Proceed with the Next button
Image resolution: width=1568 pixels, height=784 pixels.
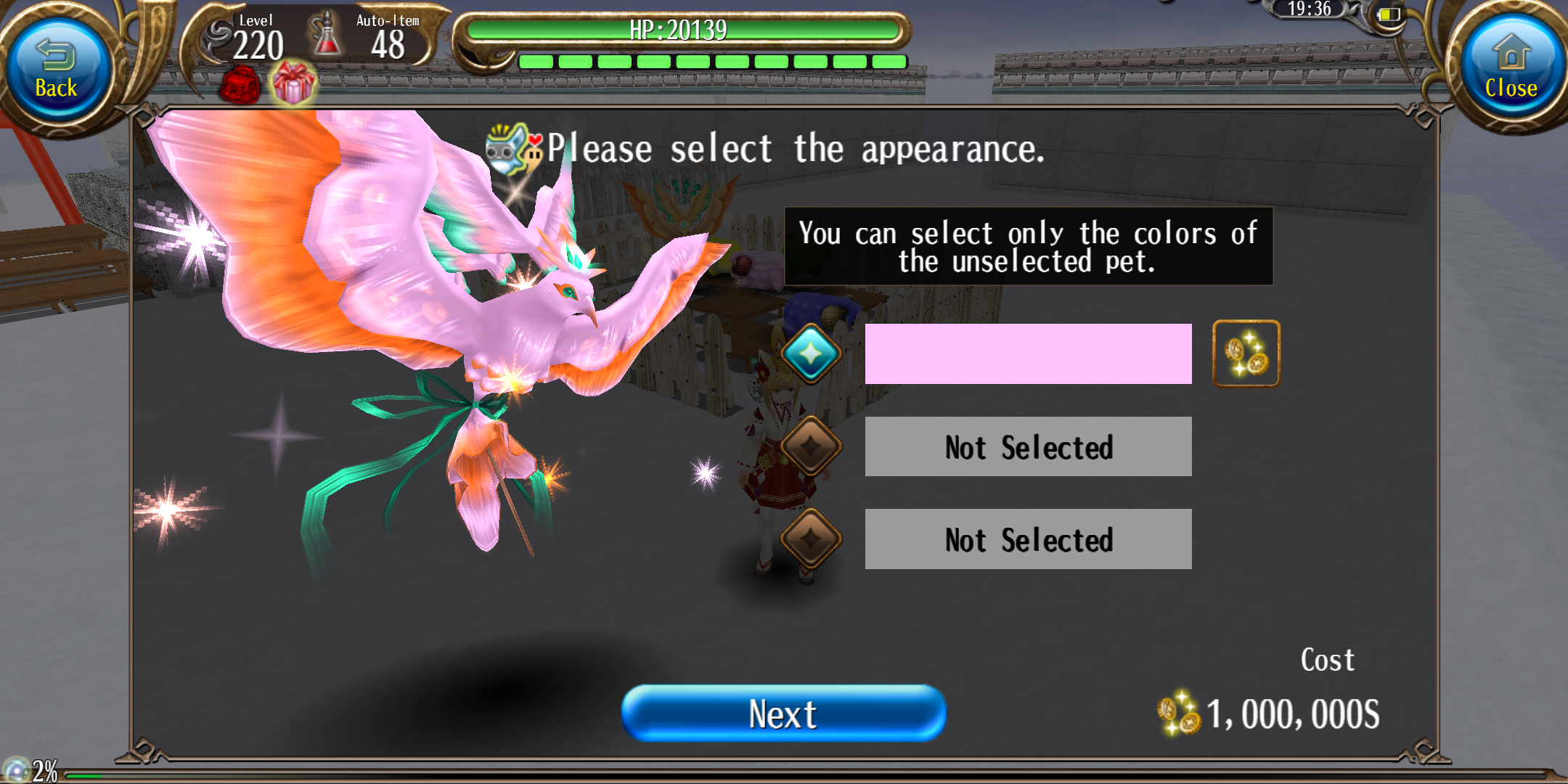click(783, 713)
